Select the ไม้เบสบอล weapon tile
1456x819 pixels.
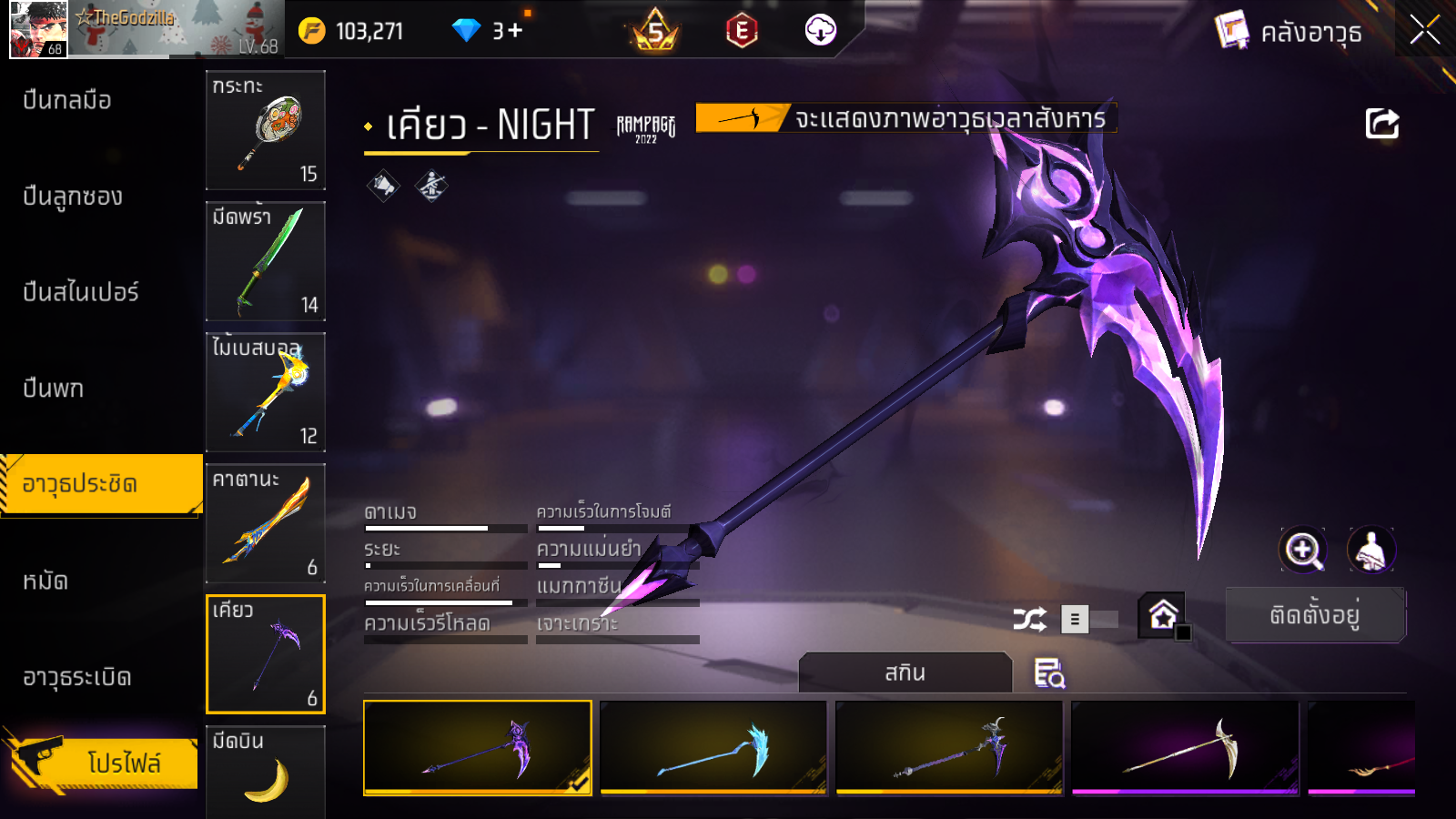(x=266, y=392)
